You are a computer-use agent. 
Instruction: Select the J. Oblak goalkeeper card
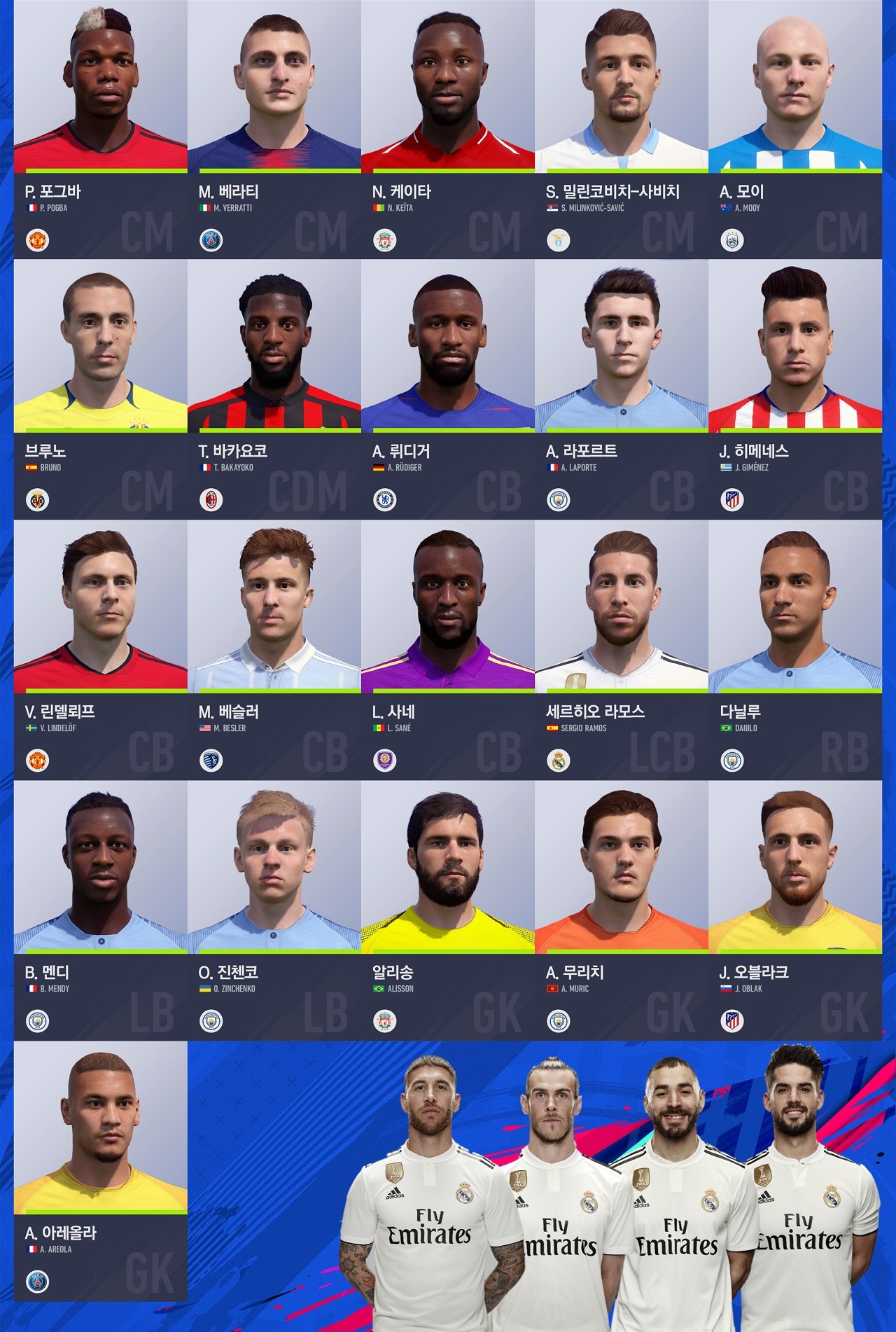point(794,910)
